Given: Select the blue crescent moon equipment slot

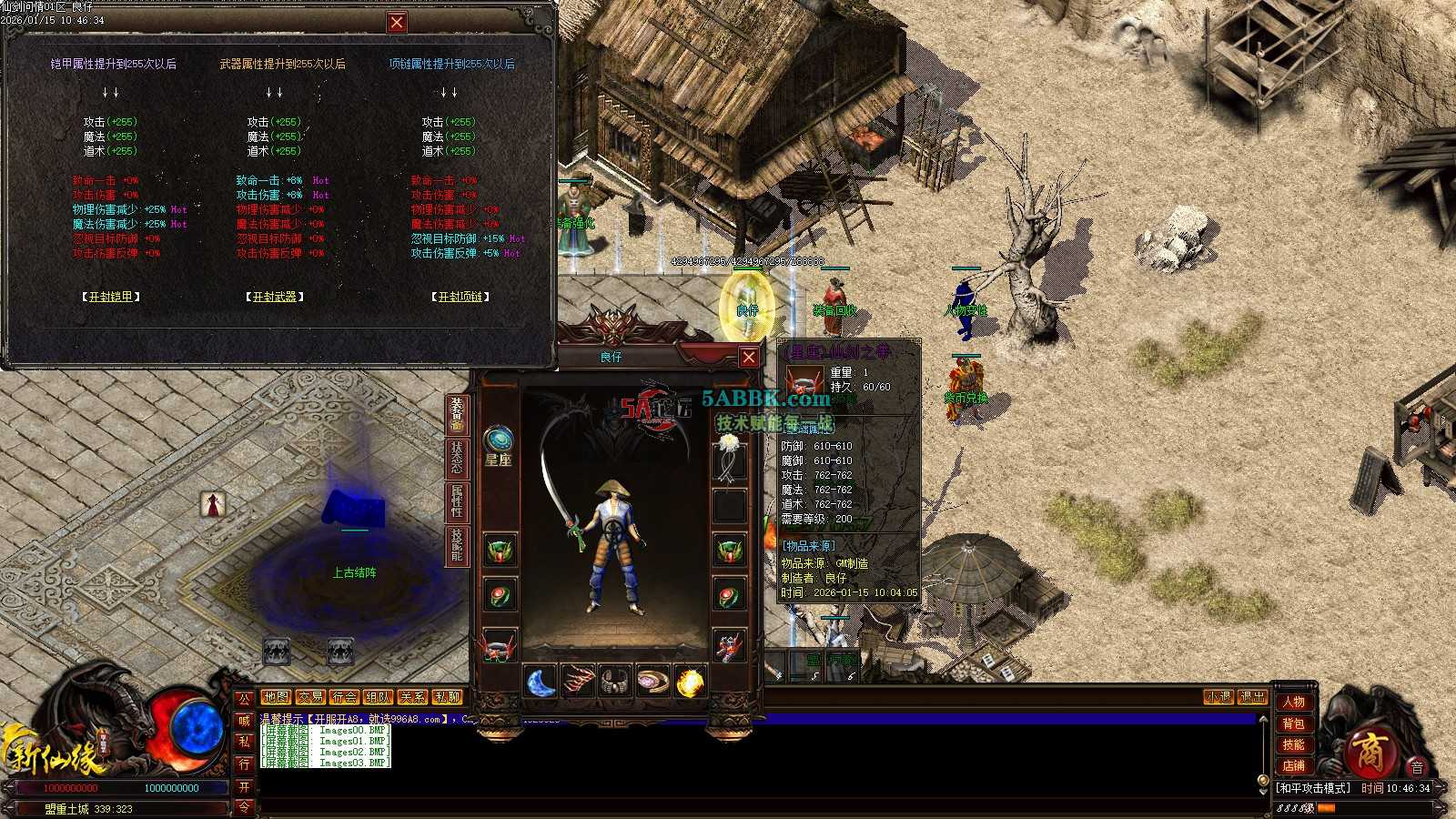Looking at the screenshot, I should tap(541, 682).
